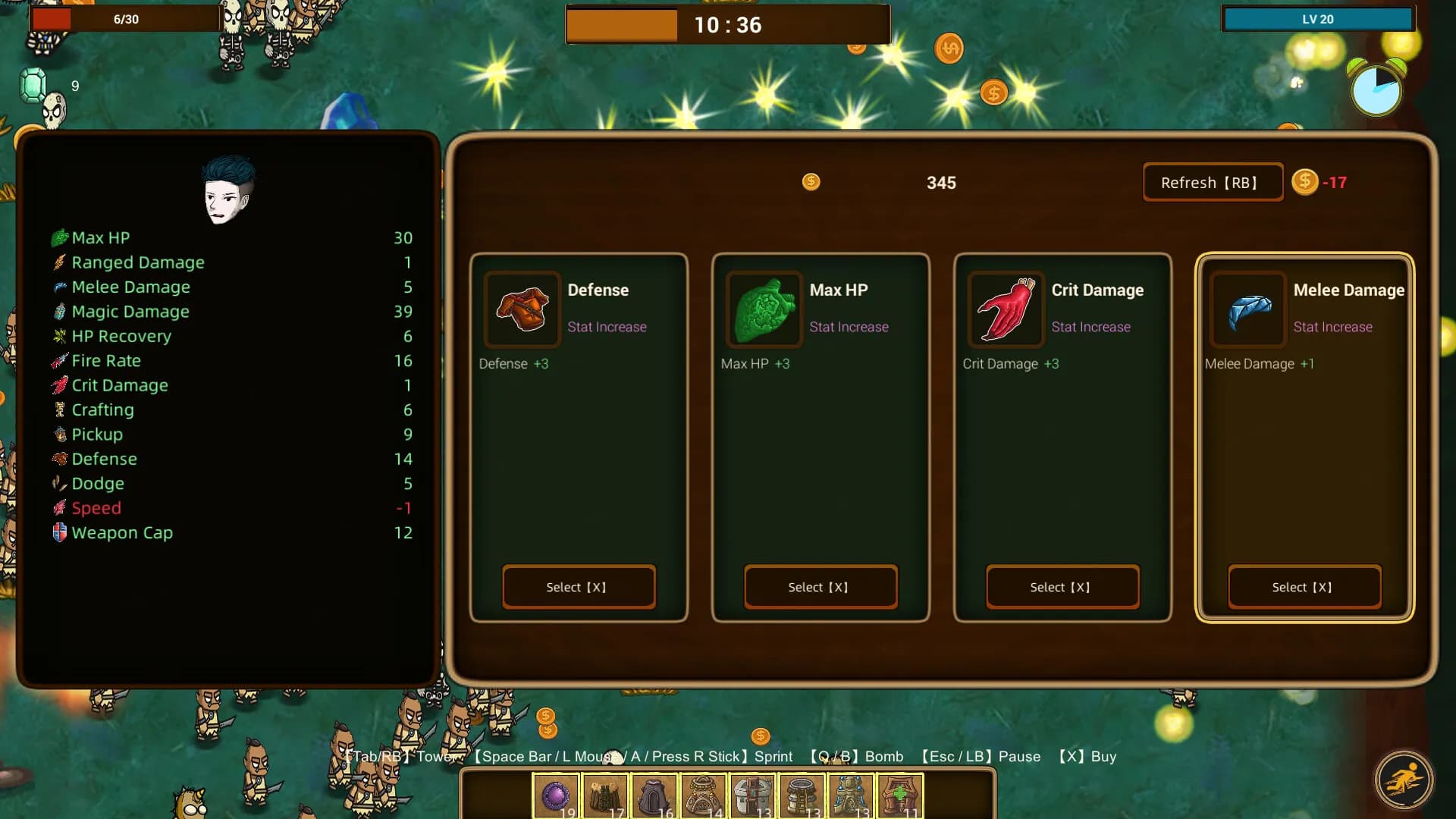This screenshot has height=819, width=1456.
Task: Click the red Crit Damage hand icon
Action: tap(1006, 309)
